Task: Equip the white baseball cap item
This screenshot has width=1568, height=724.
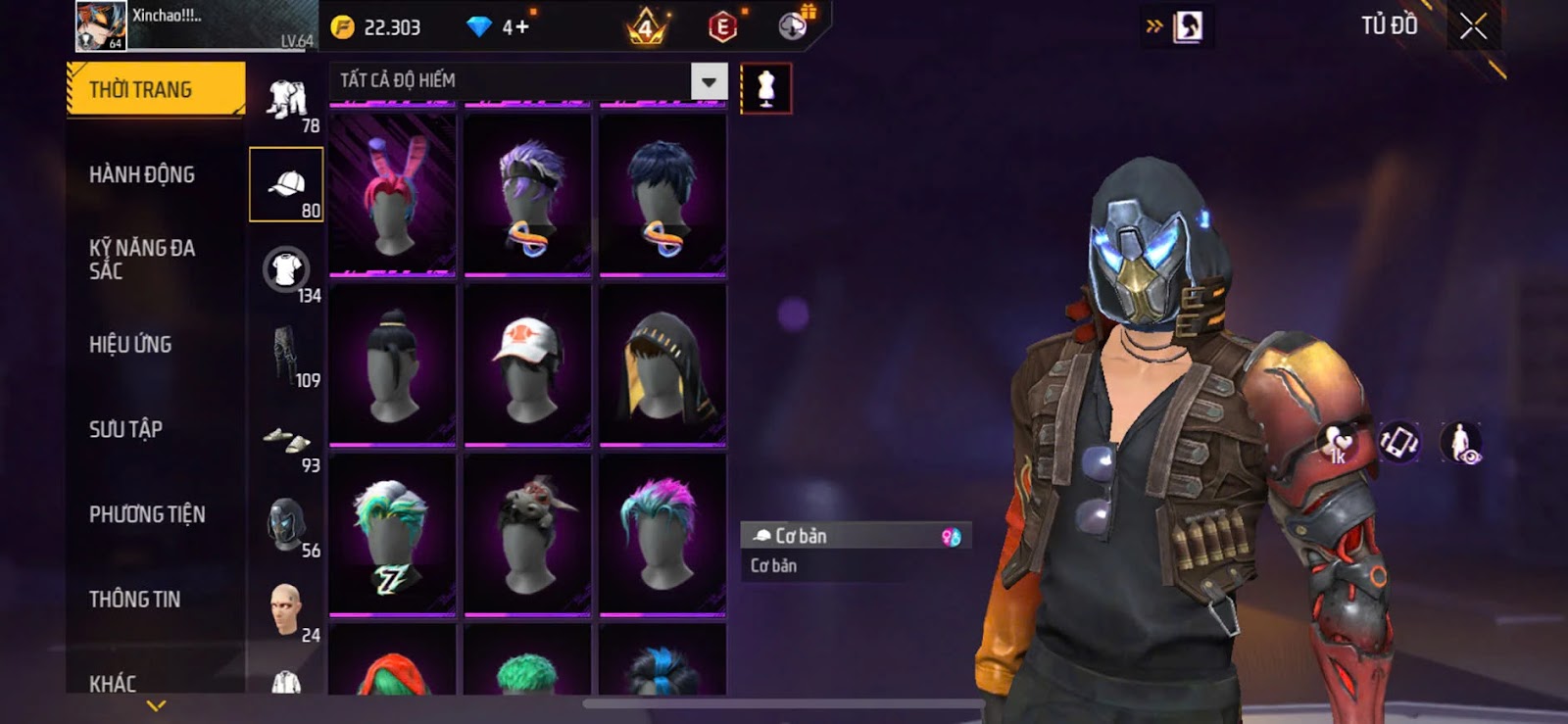Action: tap(527, 363)
